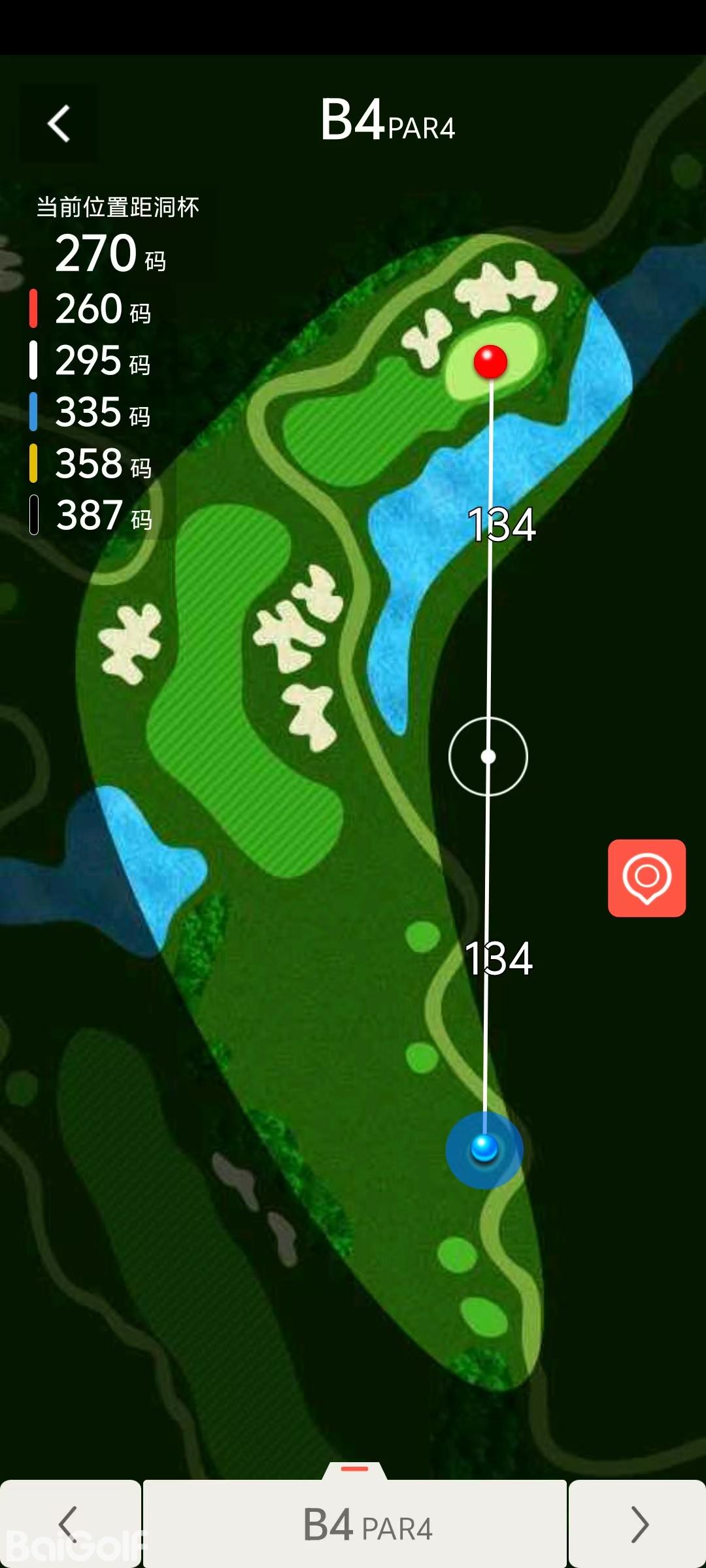The image size is (706, 1568).
Task: Expand the red pull-up handle tab
Action: (x=355, y=1469)
